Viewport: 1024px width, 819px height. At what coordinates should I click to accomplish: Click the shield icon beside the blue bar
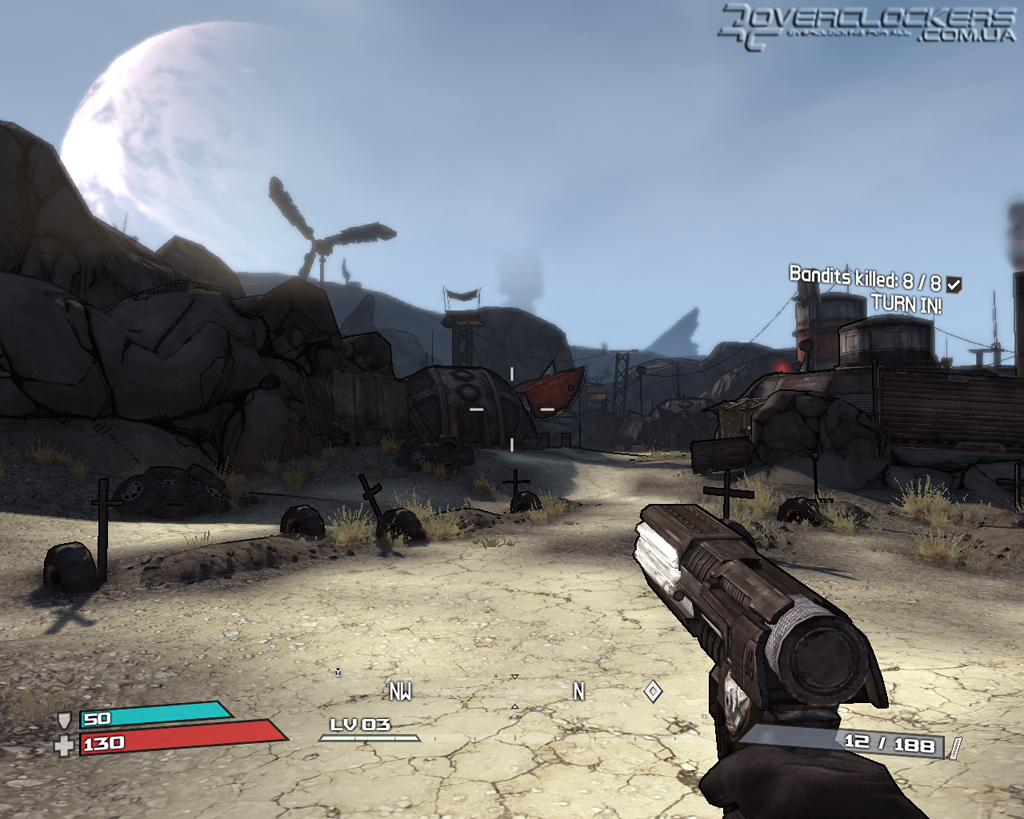tap(65, 719)
